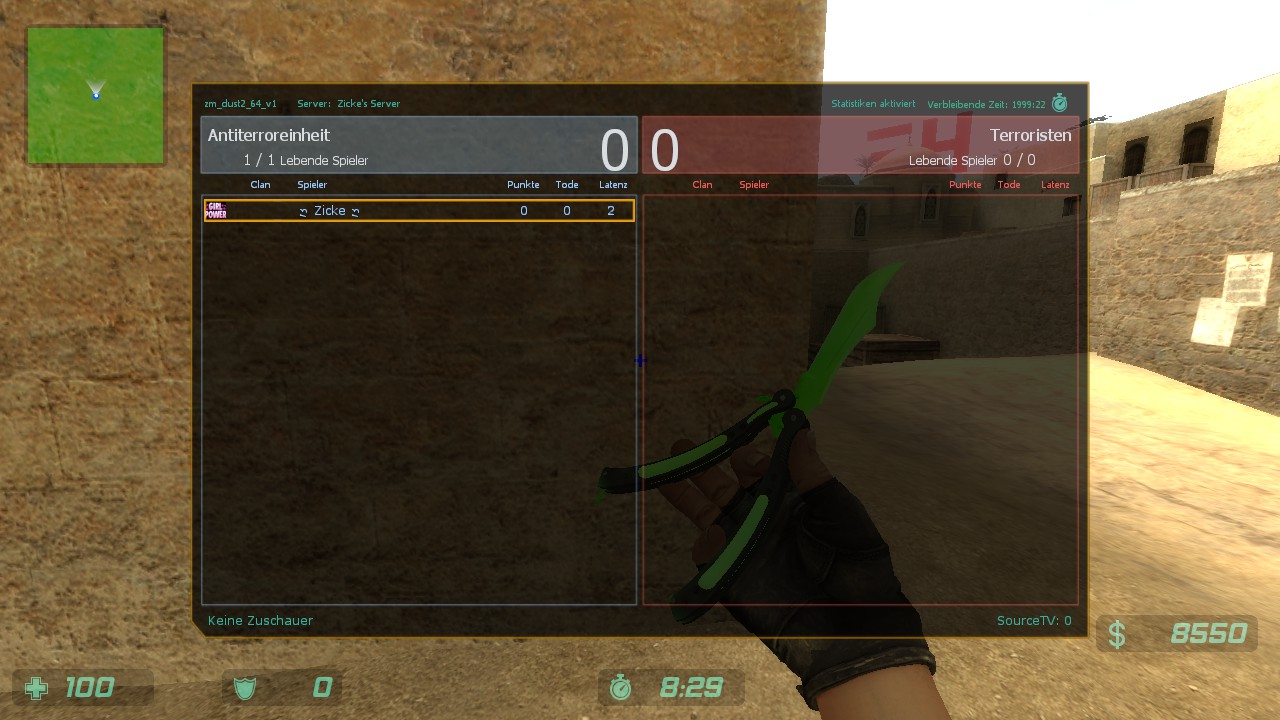The image size is (1280, 720).
Task: Sort players by the Tode column
Action: 567,184
